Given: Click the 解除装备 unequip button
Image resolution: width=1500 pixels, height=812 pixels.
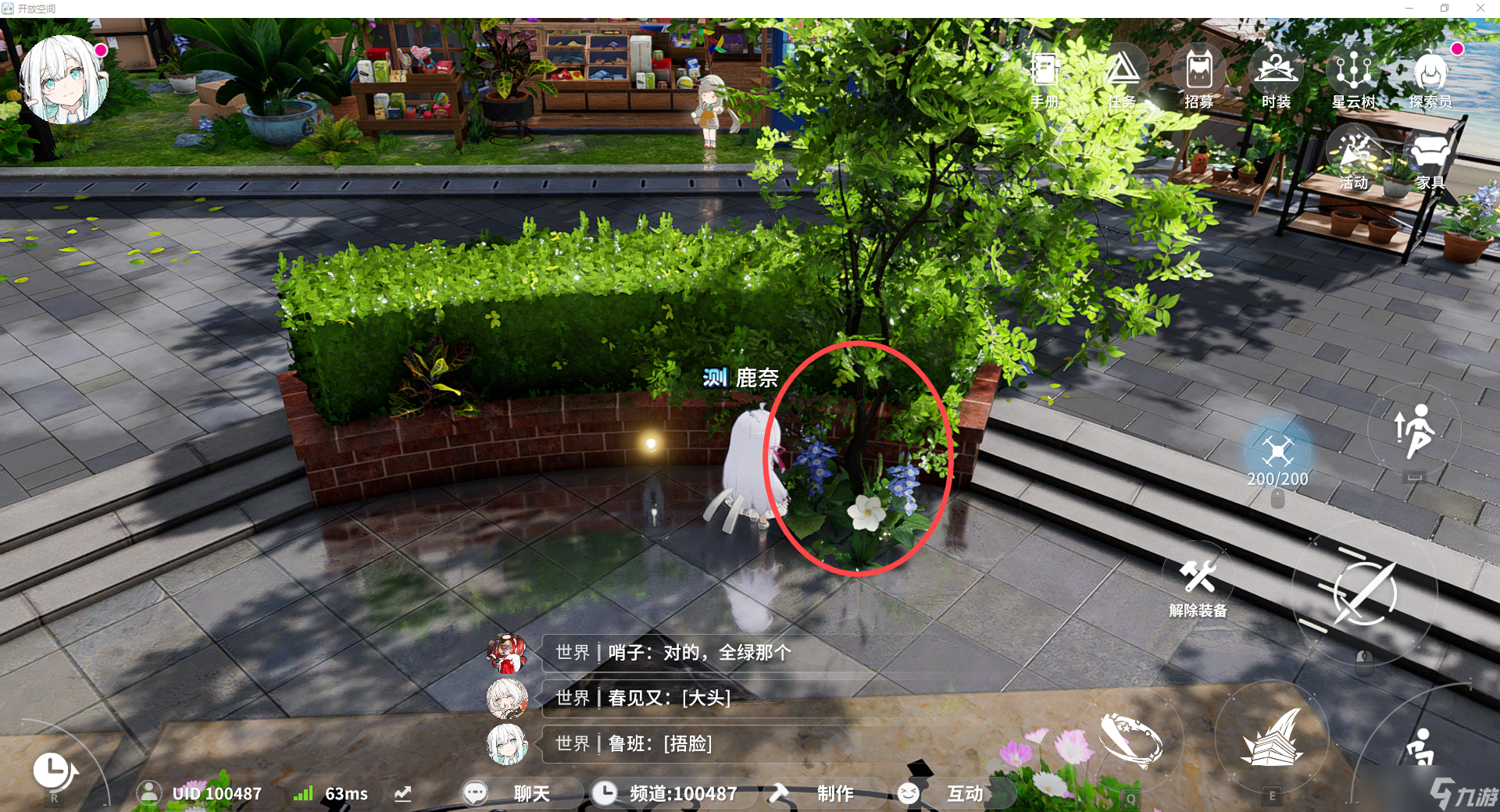Looking at the screenshot, I should 1198,584.
